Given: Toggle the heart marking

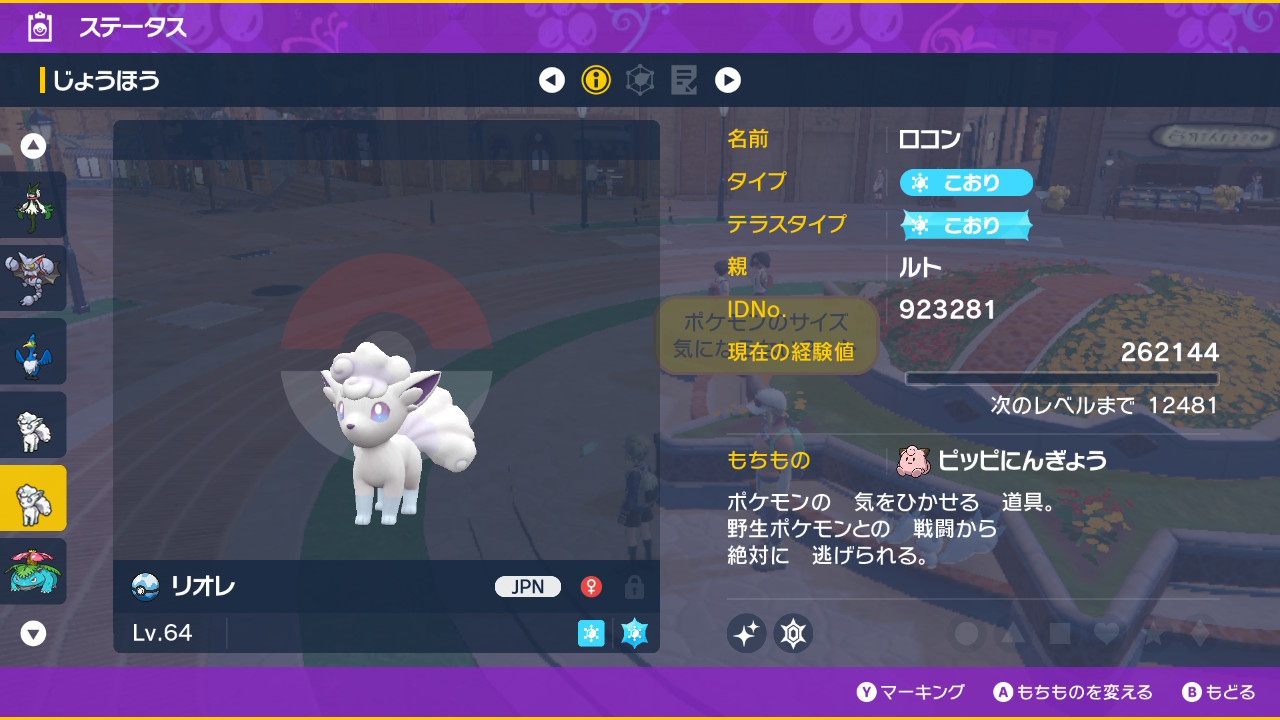Looking at the screenshot, I should tap(1106, 633).
